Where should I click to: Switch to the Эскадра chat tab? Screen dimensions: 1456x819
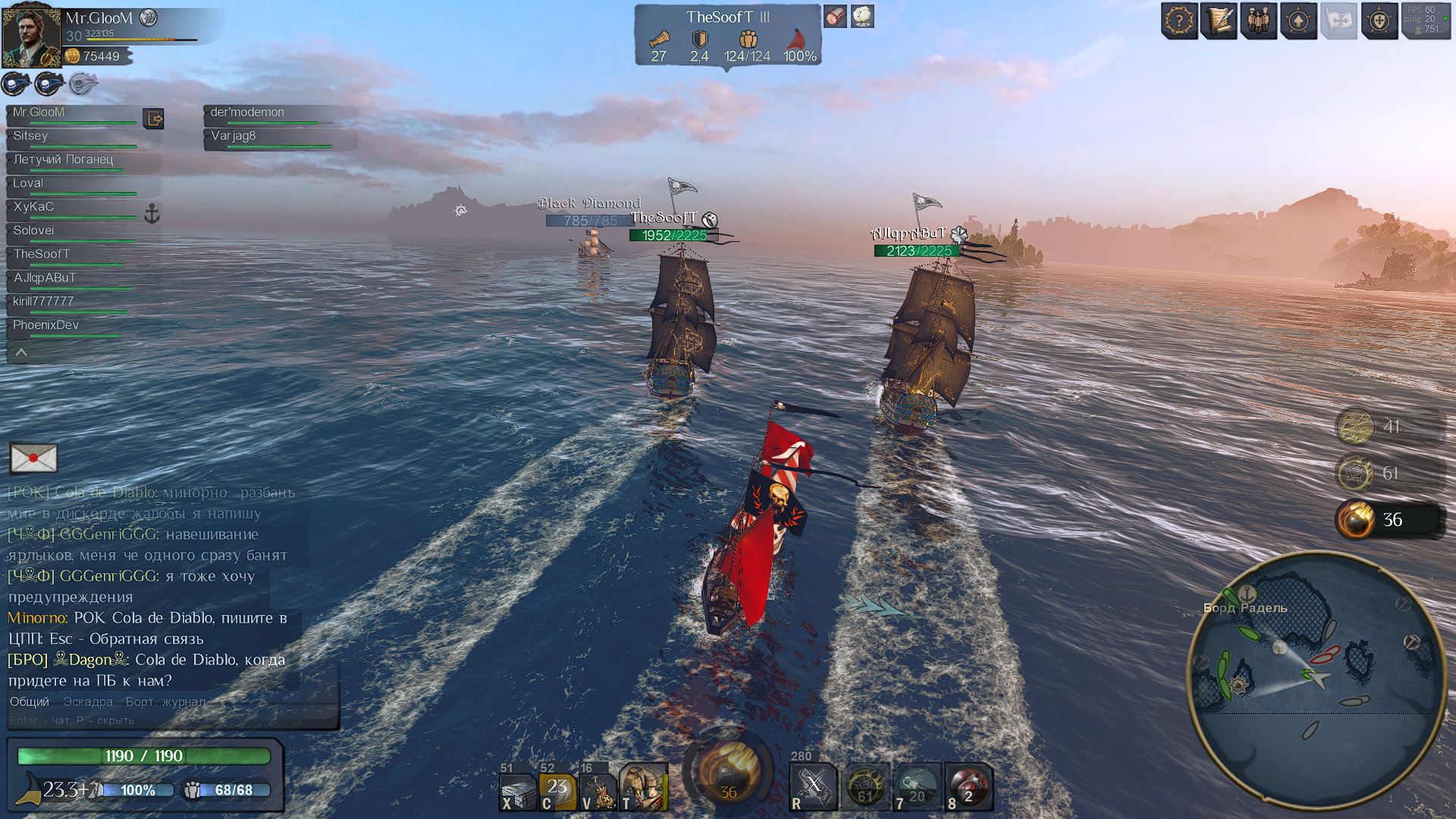click(x=88, y=701)
